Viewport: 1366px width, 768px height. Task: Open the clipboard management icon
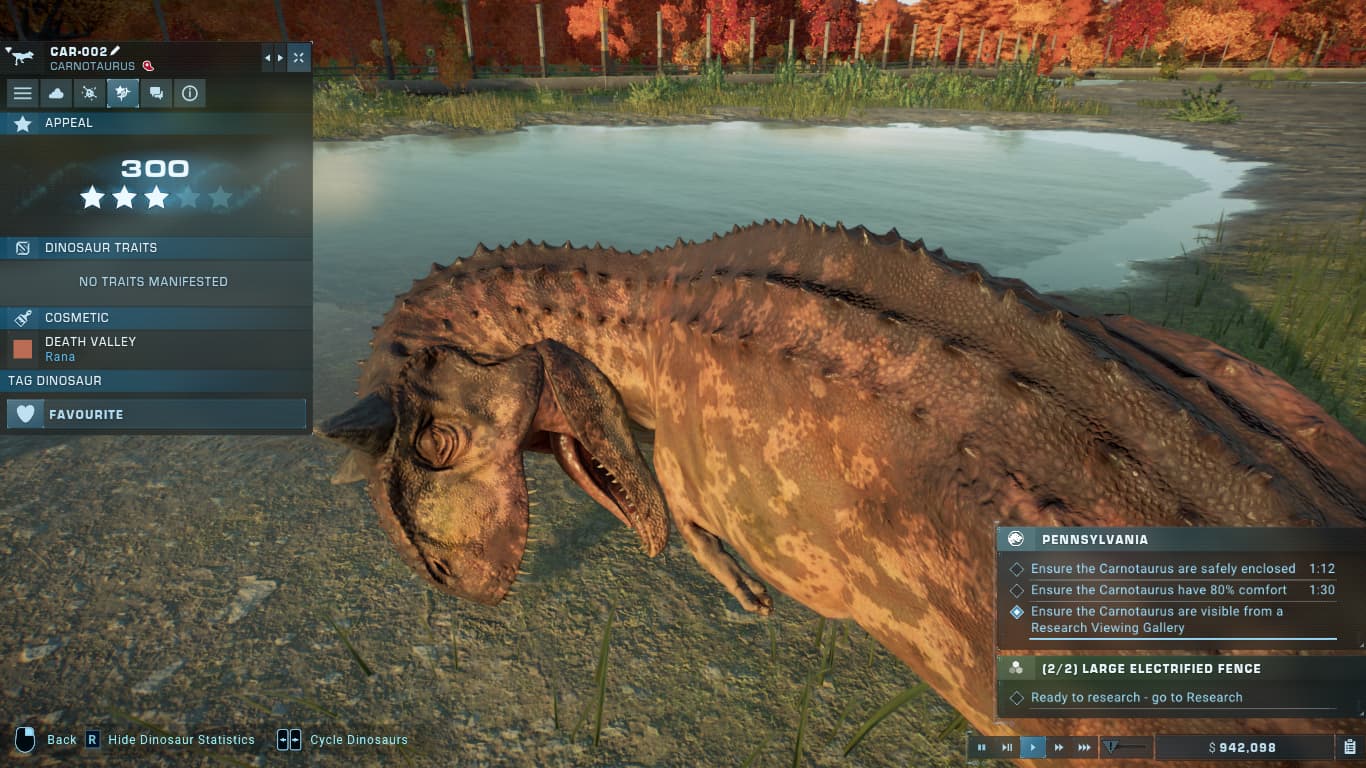coord(1349,747)
